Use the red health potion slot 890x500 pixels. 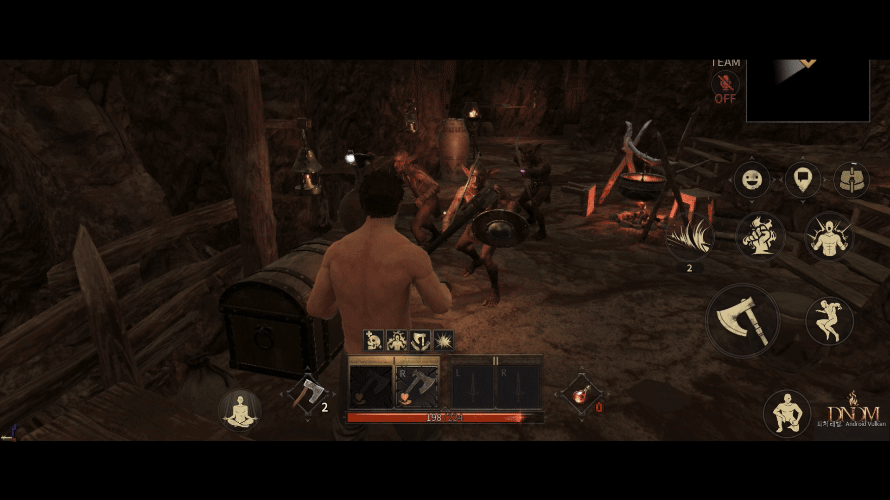tap(581, 392)
